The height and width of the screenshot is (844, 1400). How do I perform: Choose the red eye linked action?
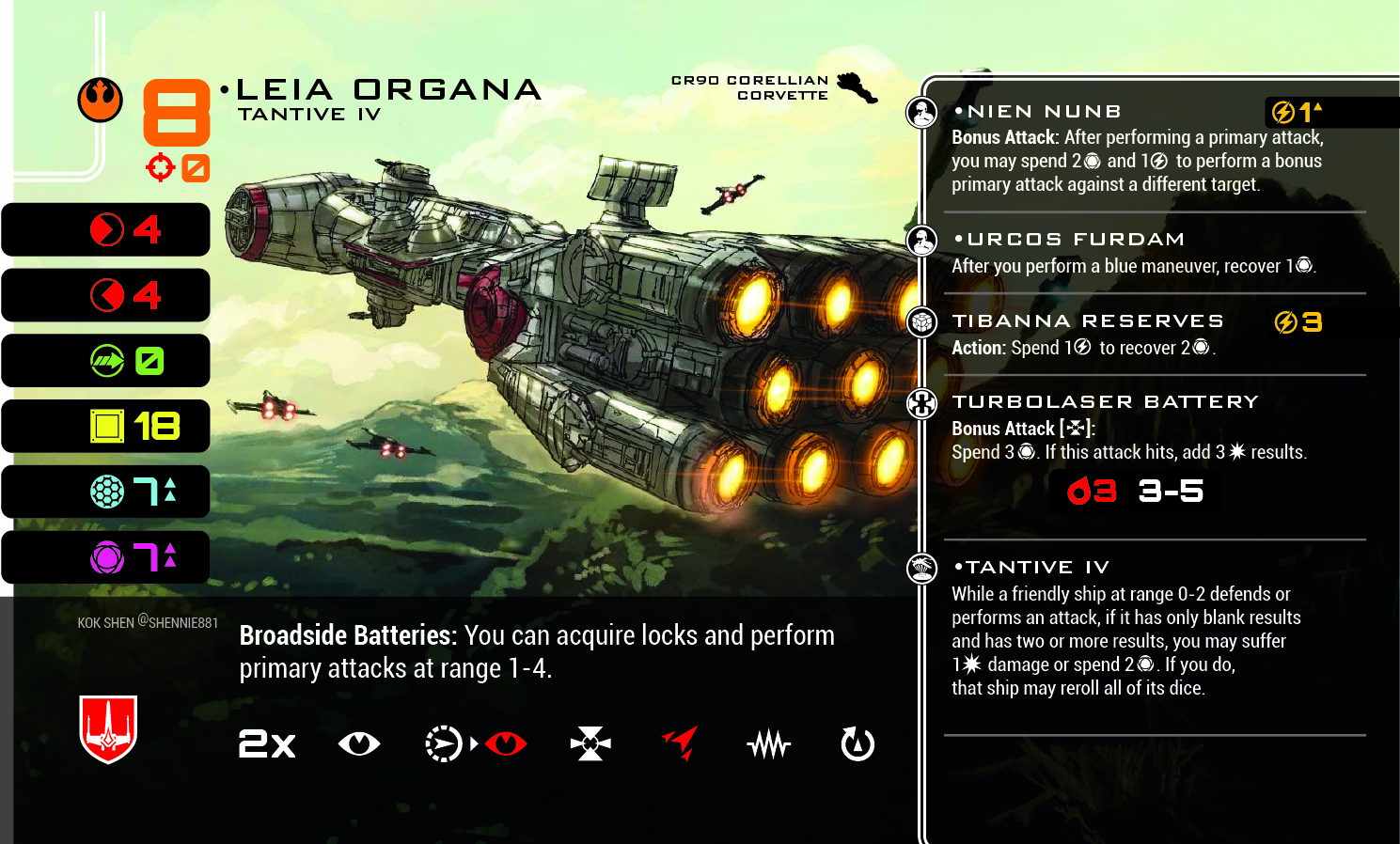click(x=506, y=744)
